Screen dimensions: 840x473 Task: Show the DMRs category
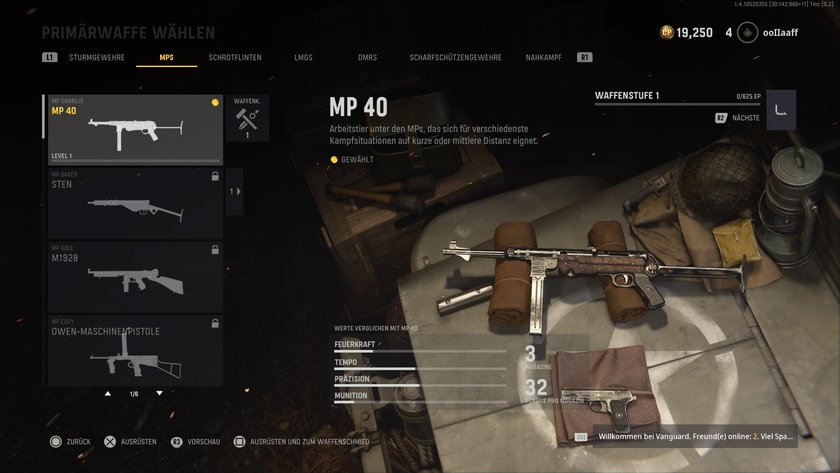367,58
